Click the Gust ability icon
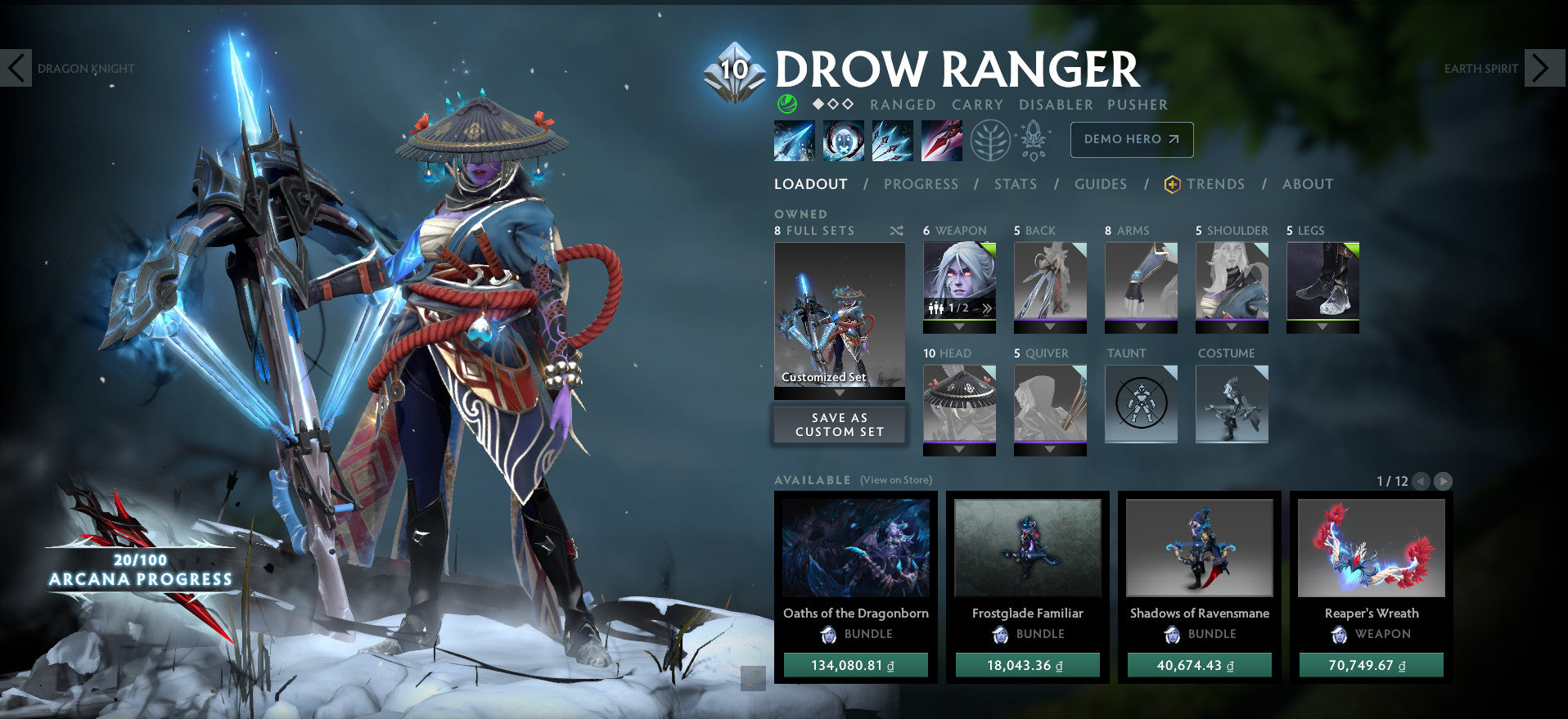 pyautogui.click(x=842, y=139)
